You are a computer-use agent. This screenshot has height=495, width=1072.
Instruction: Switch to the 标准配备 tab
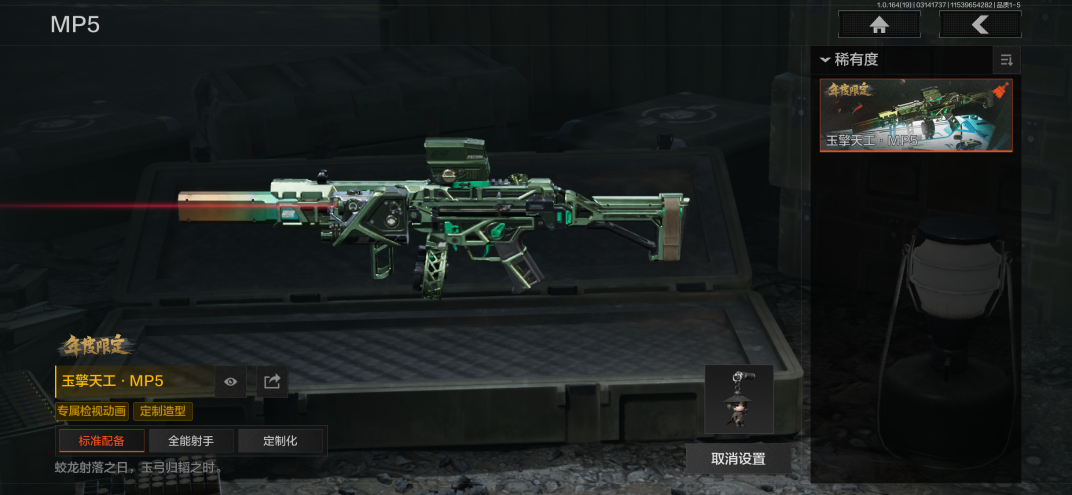click(101, 441)
